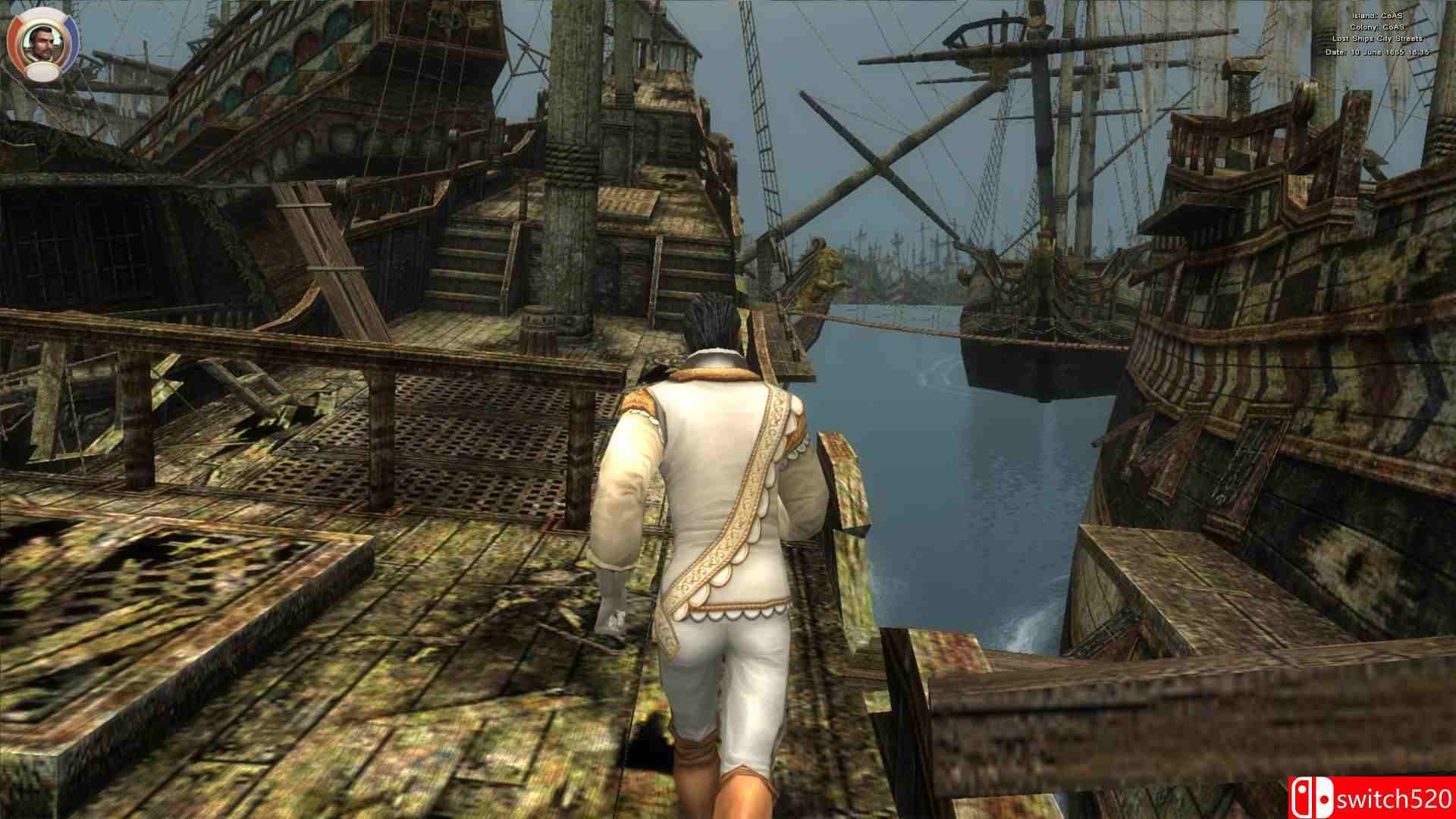Click the oval stamina gauge below portrait
This screenshot has width=1456, height=819.
[41, 71]
